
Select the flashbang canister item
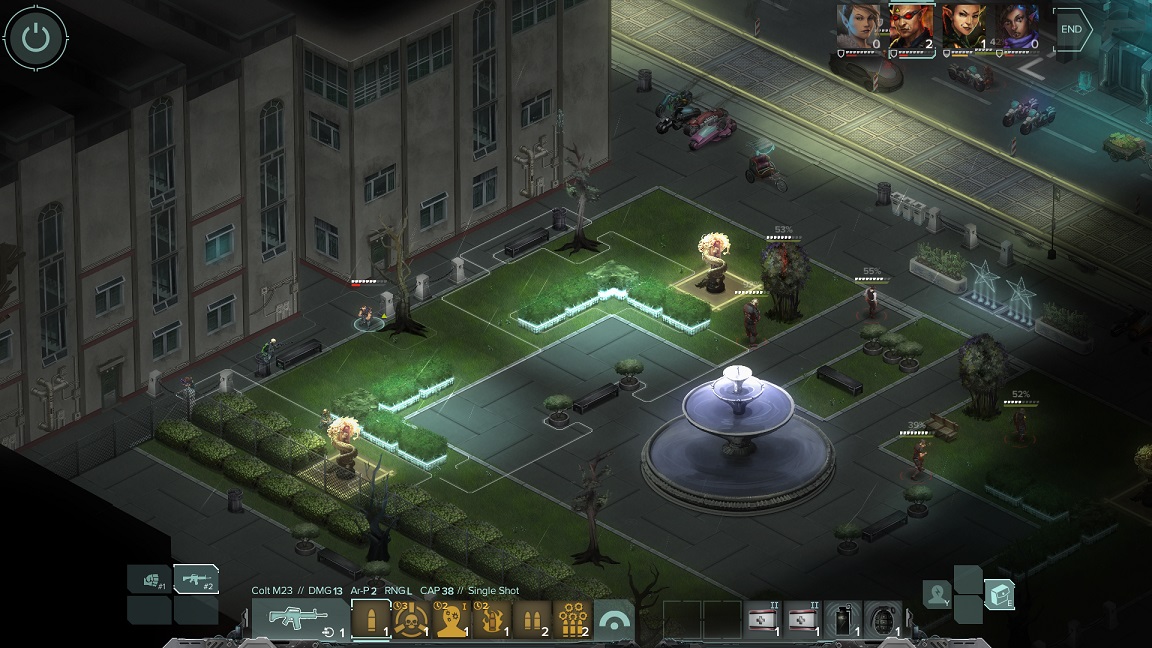pyautogui.click(x=844, y=620)
